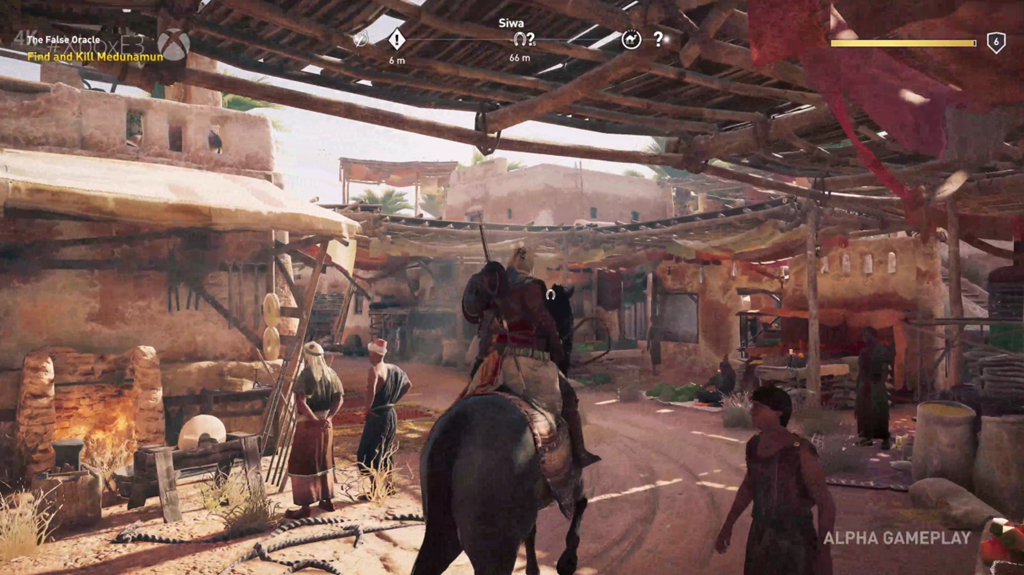Click the horseshoe stable marker on compass
Image resolution: width=1024 pixels, height=575 pixels.
coord(519,39)
